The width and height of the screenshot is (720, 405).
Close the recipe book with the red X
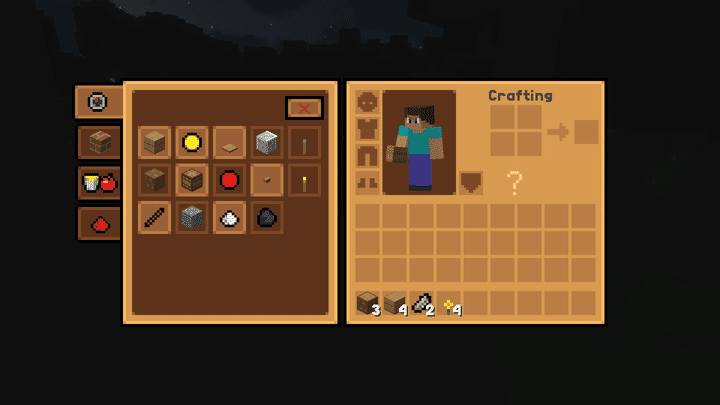point(304,108)
